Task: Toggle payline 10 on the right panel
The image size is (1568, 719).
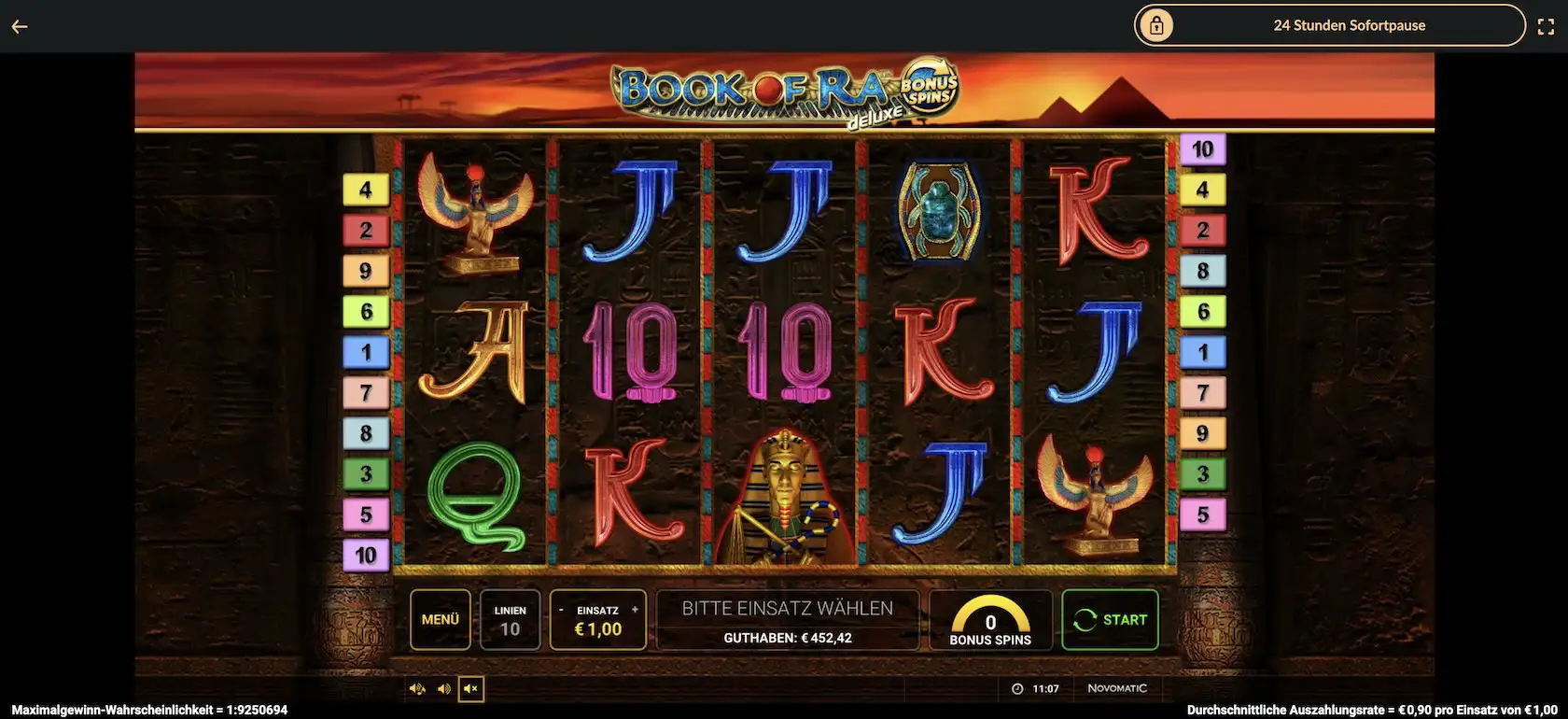Action: click(x=1203, y=147)
